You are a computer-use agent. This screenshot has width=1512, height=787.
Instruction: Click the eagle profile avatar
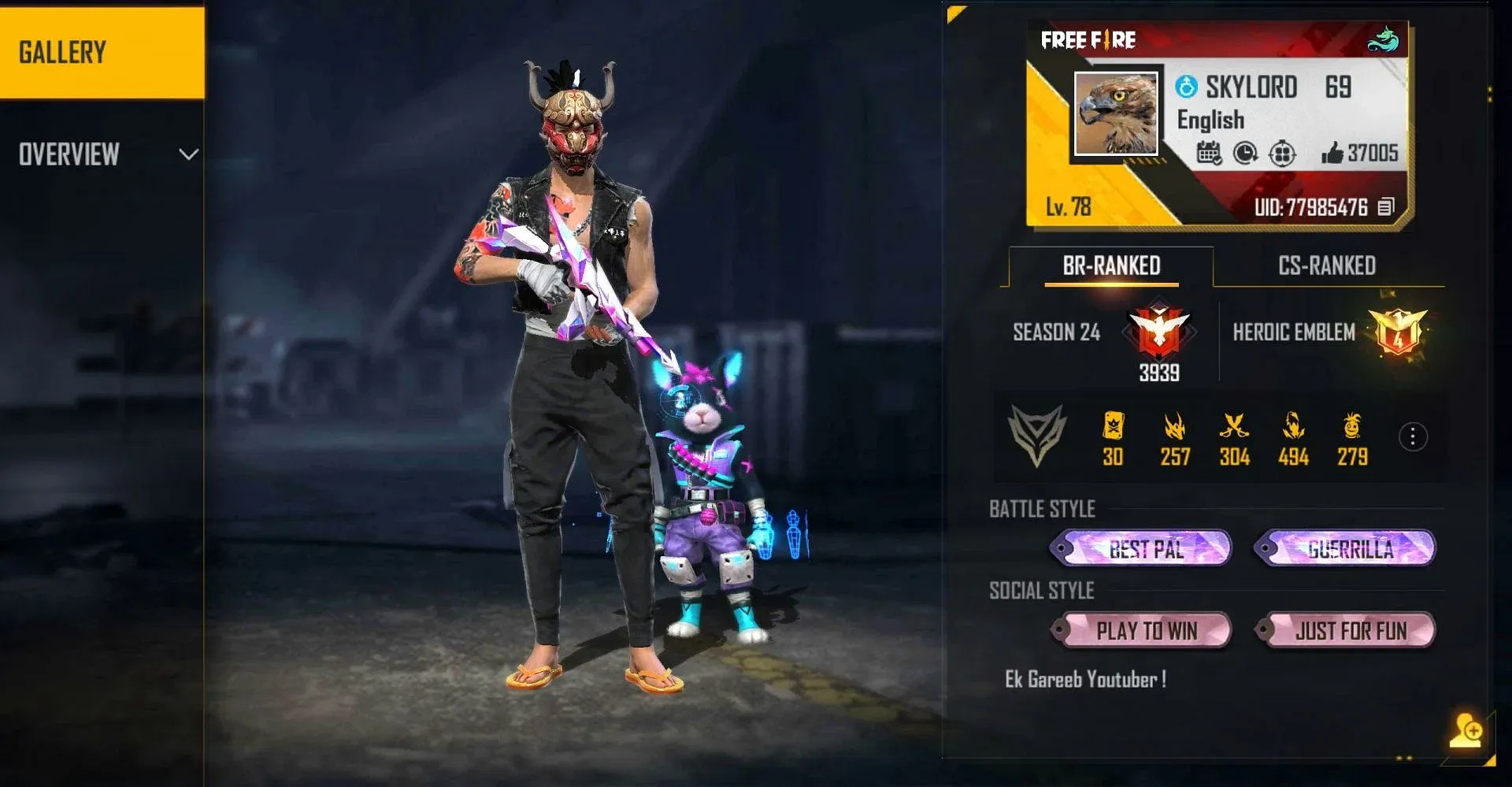pos(1116,113)
